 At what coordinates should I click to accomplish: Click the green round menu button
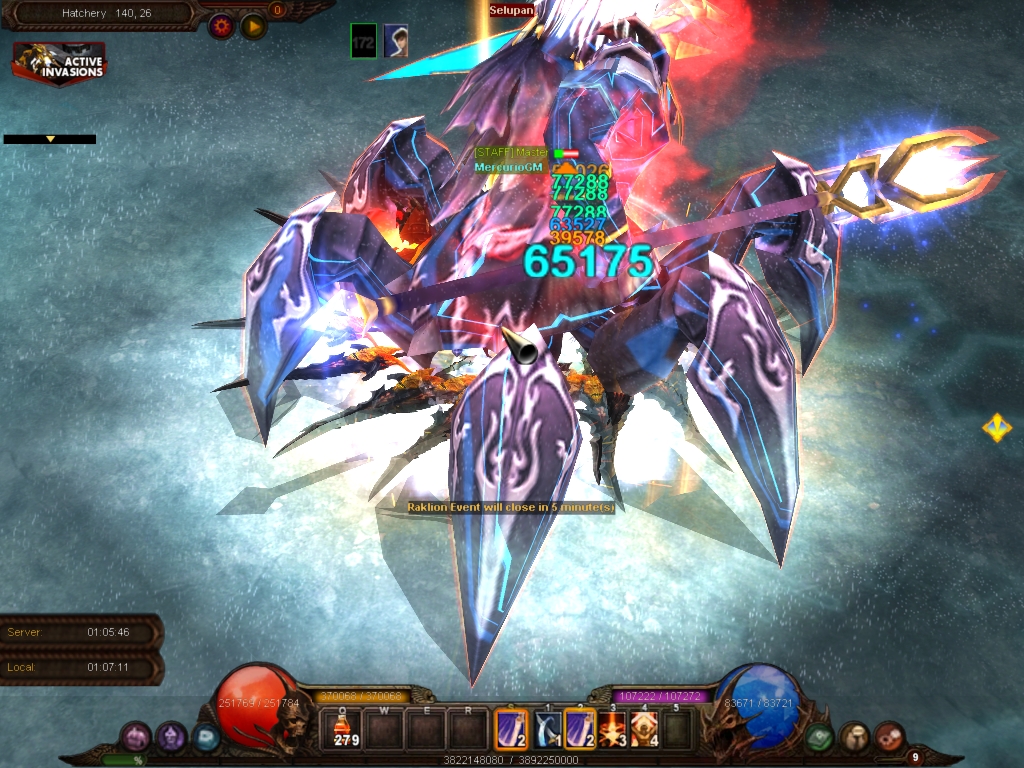(x=819, y=738)
